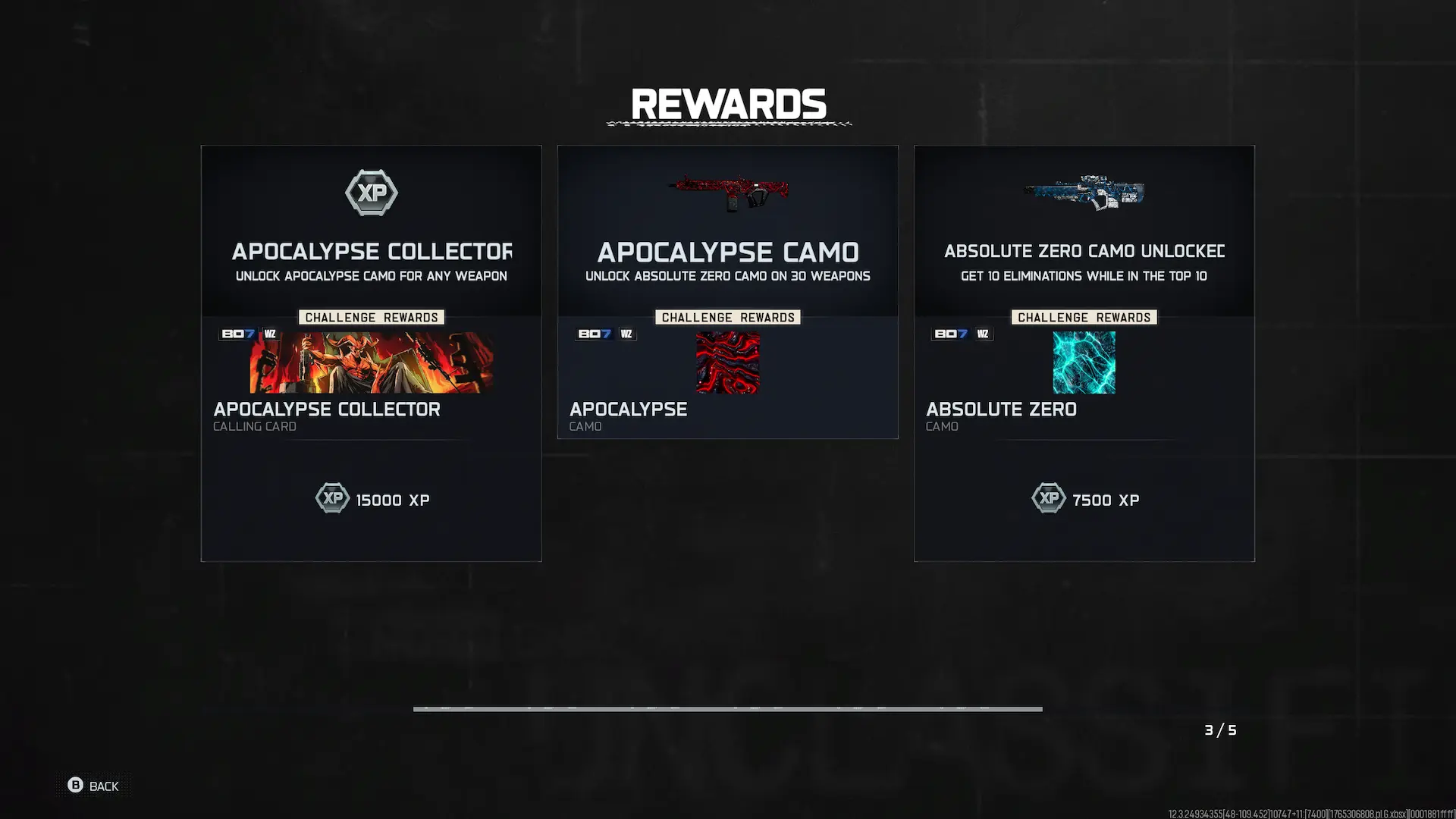Expand the CHALLENGE REWARDS section on the left card

pos(371,317)
